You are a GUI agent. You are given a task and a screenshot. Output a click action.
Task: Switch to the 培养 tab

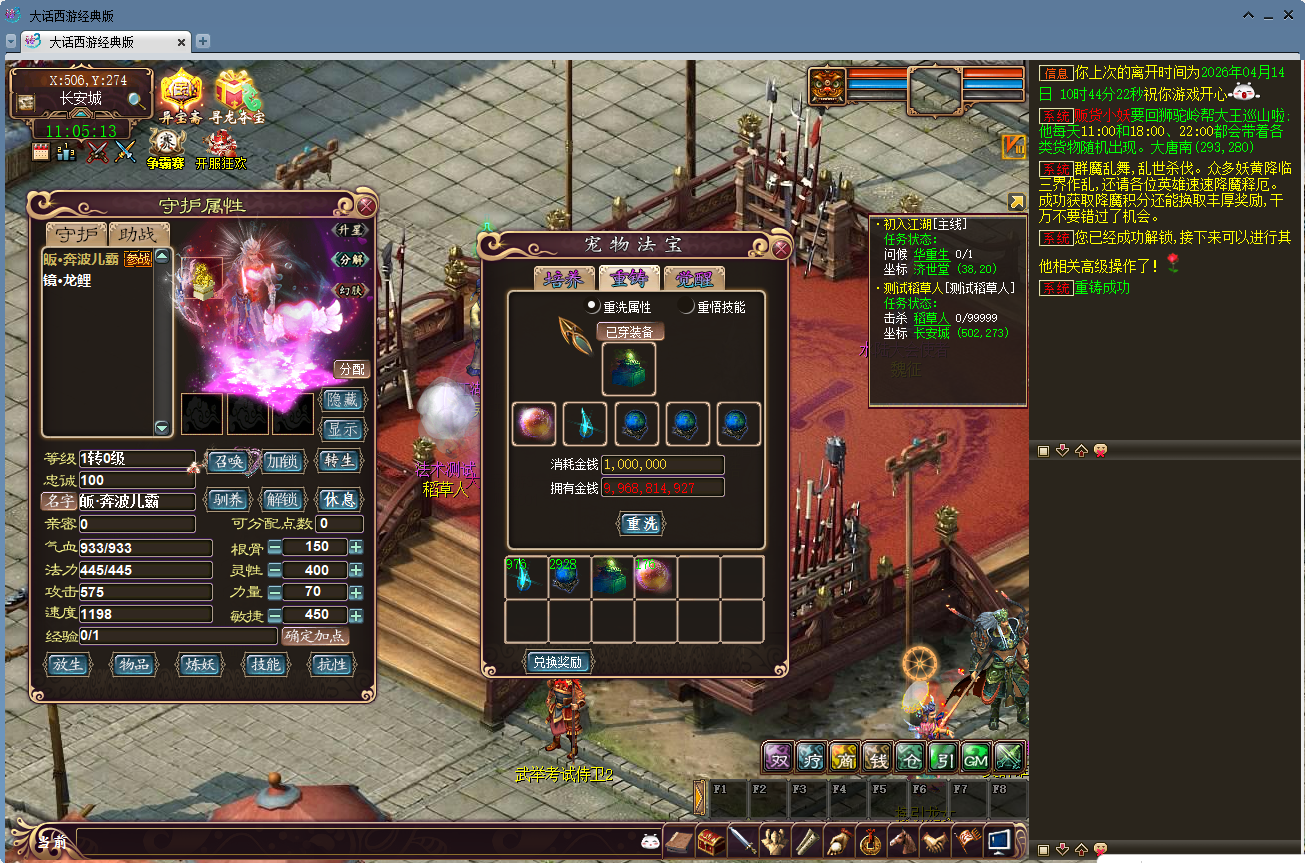565,278
